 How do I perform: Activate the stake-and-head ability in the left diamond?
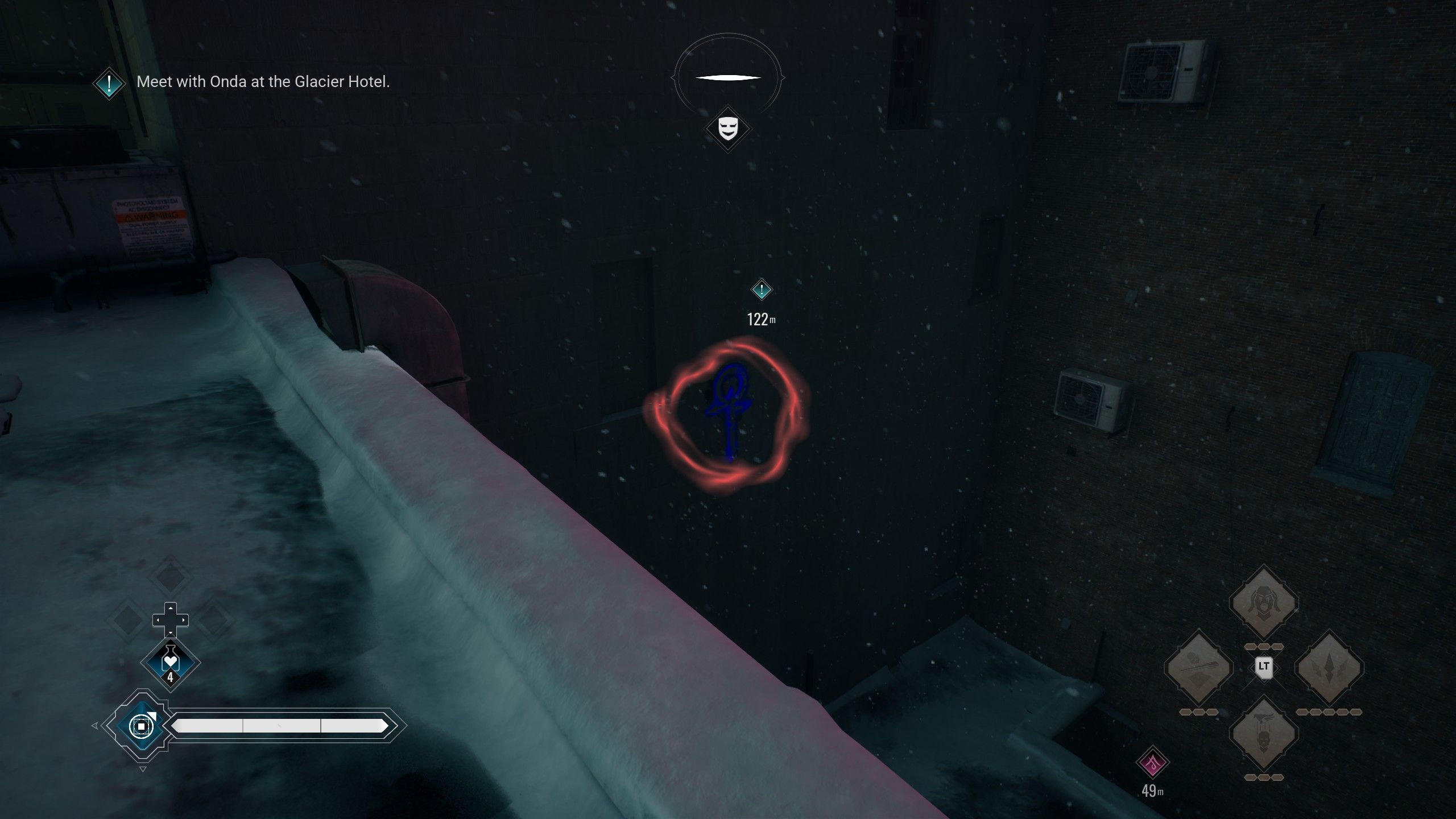(x=1198, y=667)
